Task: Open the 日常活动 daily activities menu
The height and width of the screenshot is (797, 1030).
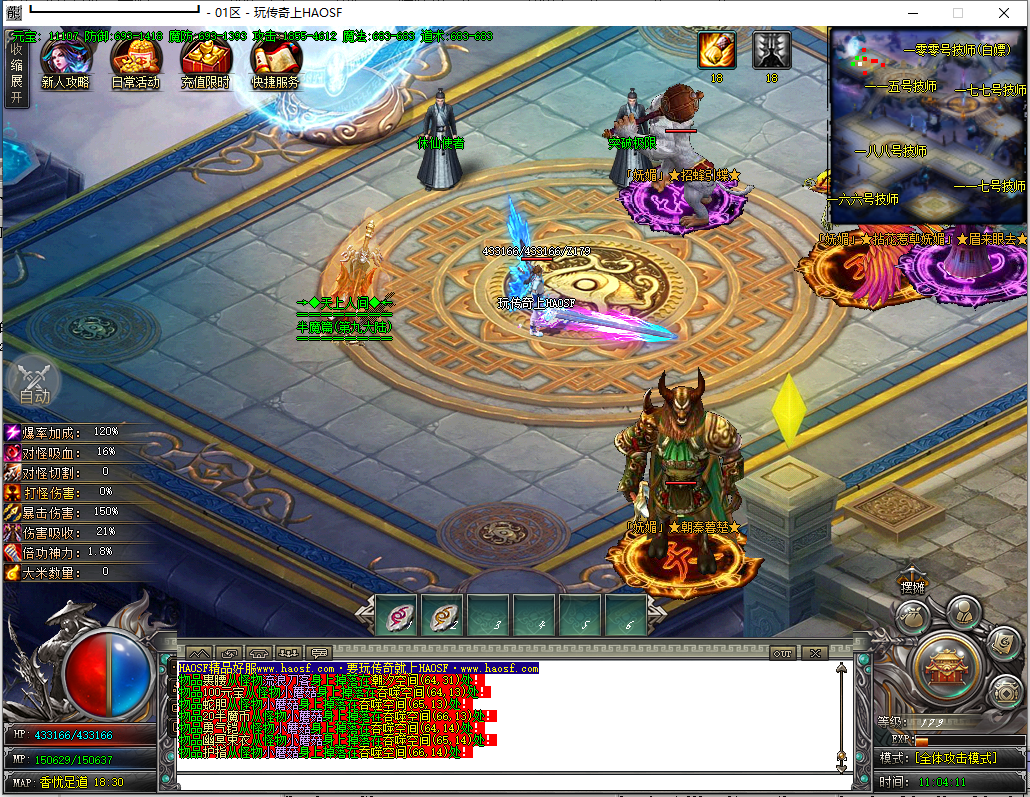Action: click(135, 64)
